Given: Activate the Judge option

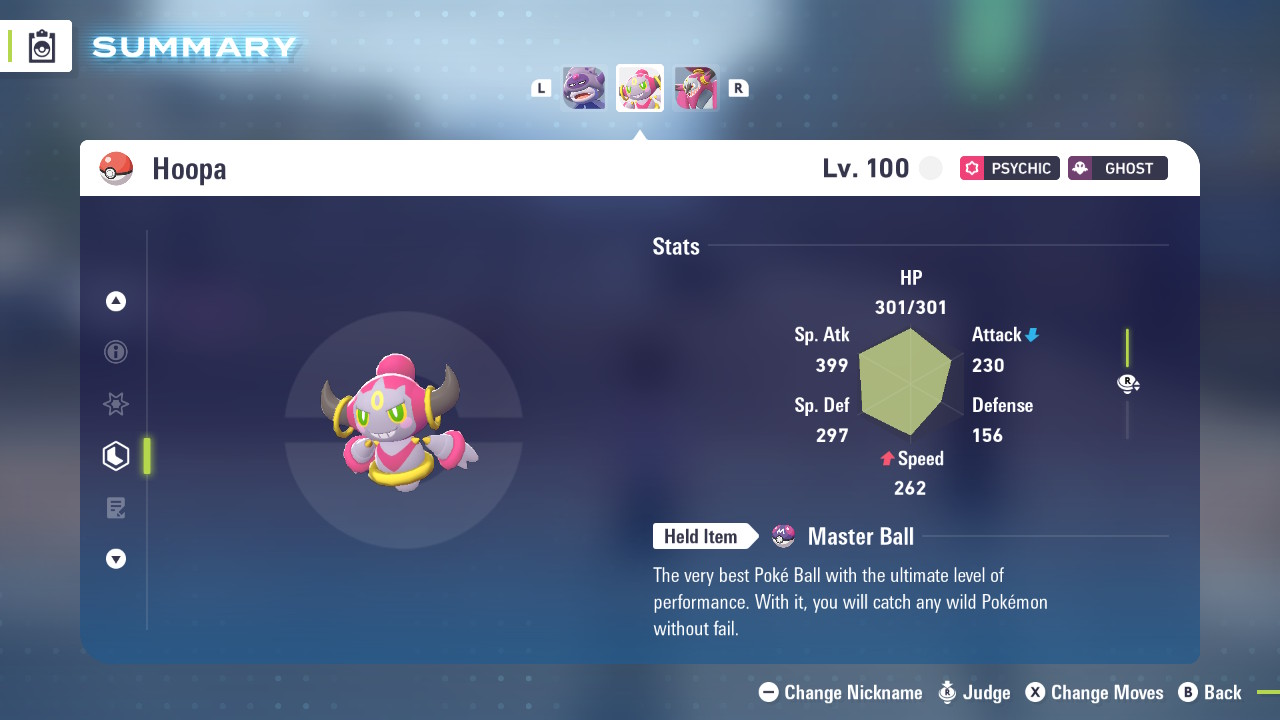Looking at the screenshot, I should coord(974,692).
